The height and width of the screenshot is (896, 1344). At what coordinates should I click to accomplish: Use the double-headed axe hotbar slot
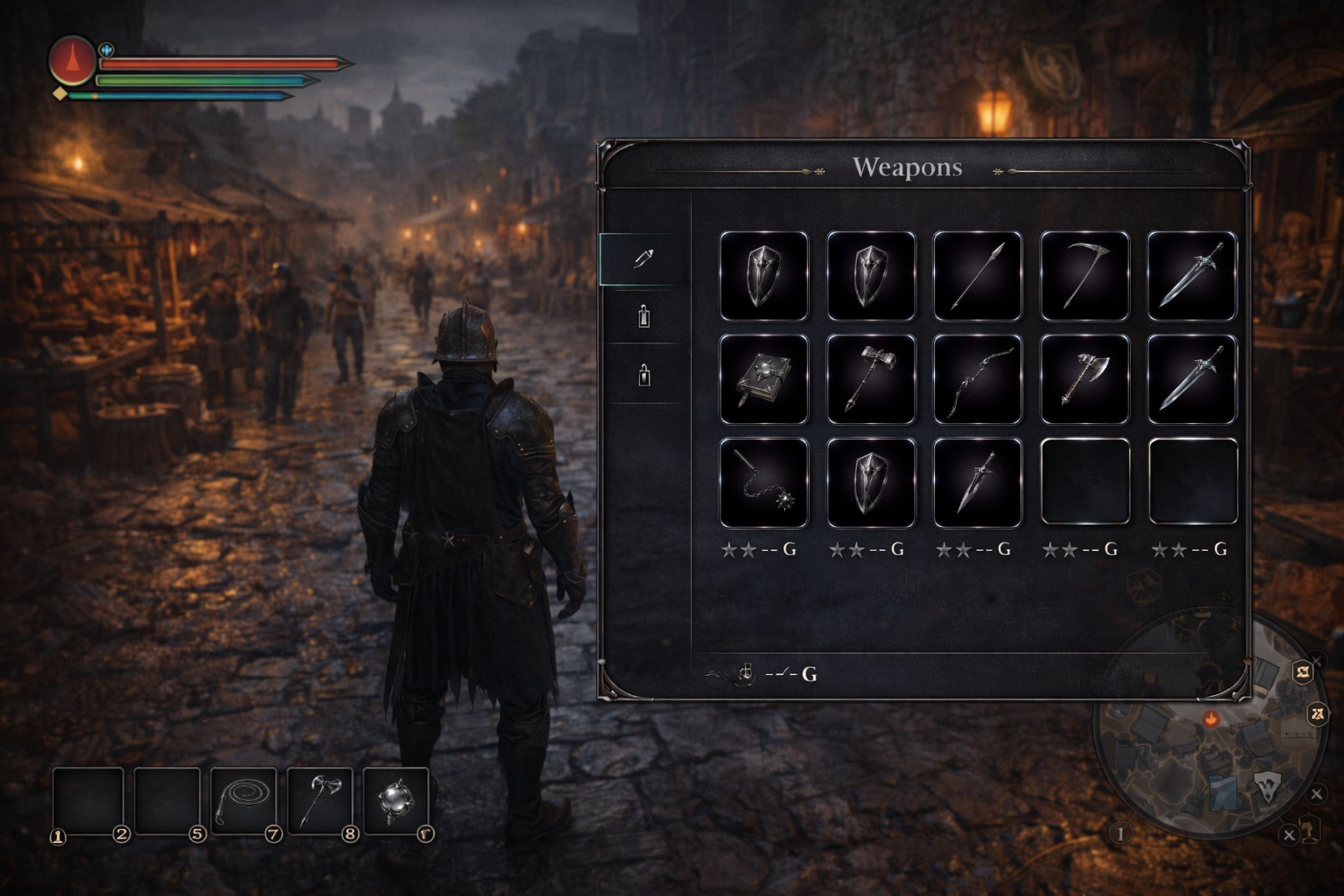pyautogui.click(x=320, y=801)
